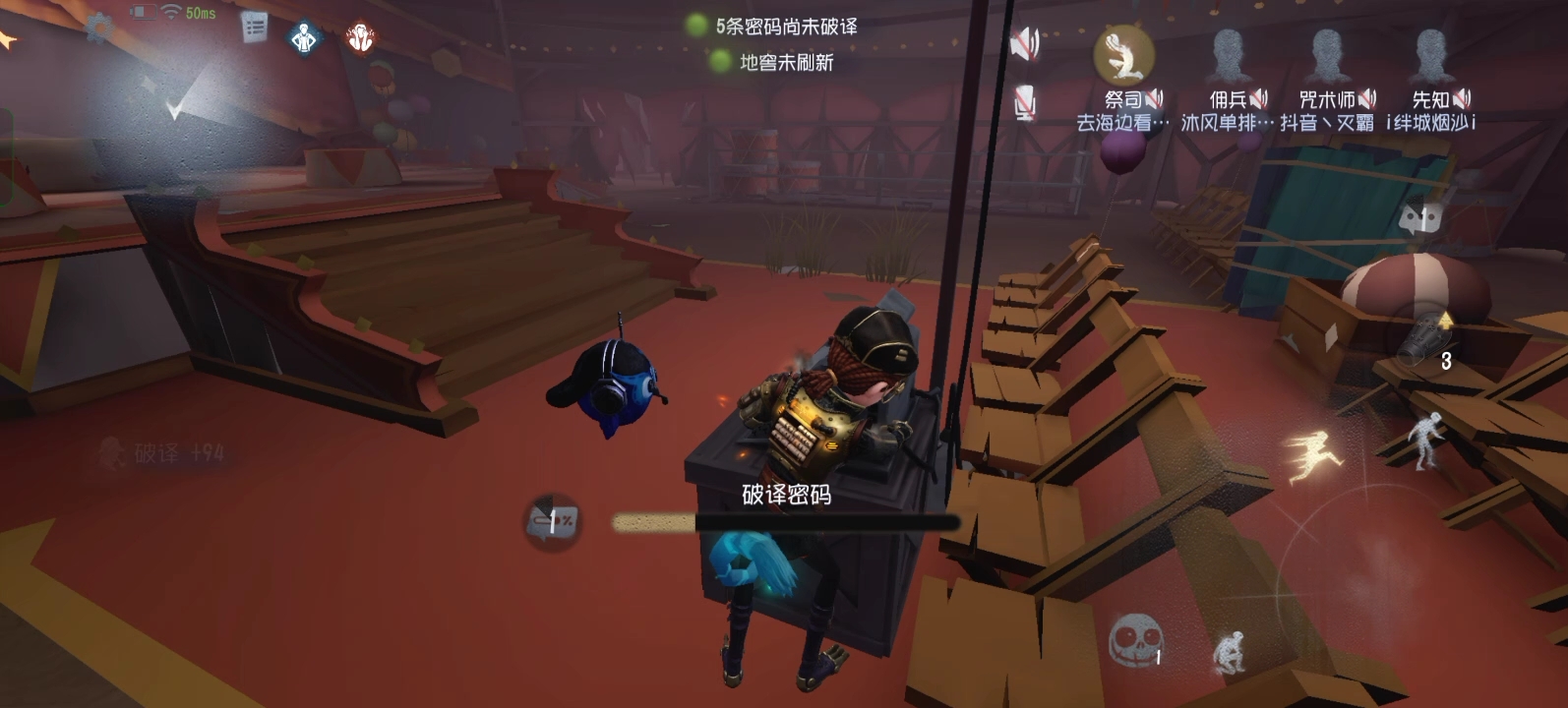Image resolution: width=1568 pixels, height=708 pixels.
Task: Tap the 1% calibration percentage indicator
Action: pos(553,519)
